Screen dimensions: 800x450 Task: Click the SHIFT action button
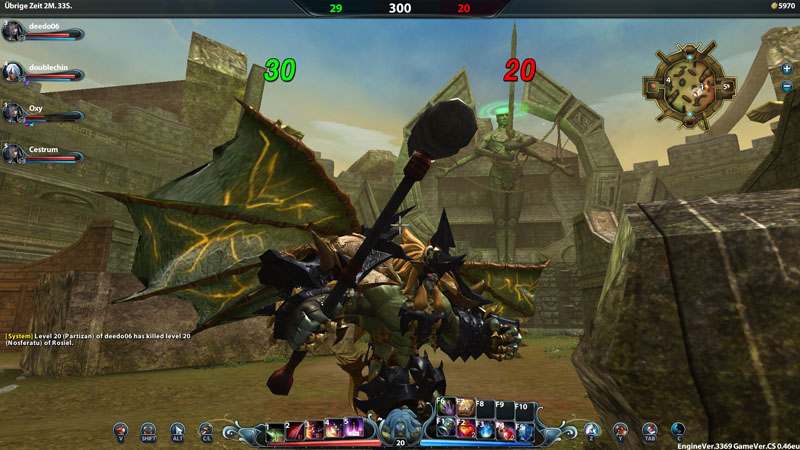tap(148, 430)
